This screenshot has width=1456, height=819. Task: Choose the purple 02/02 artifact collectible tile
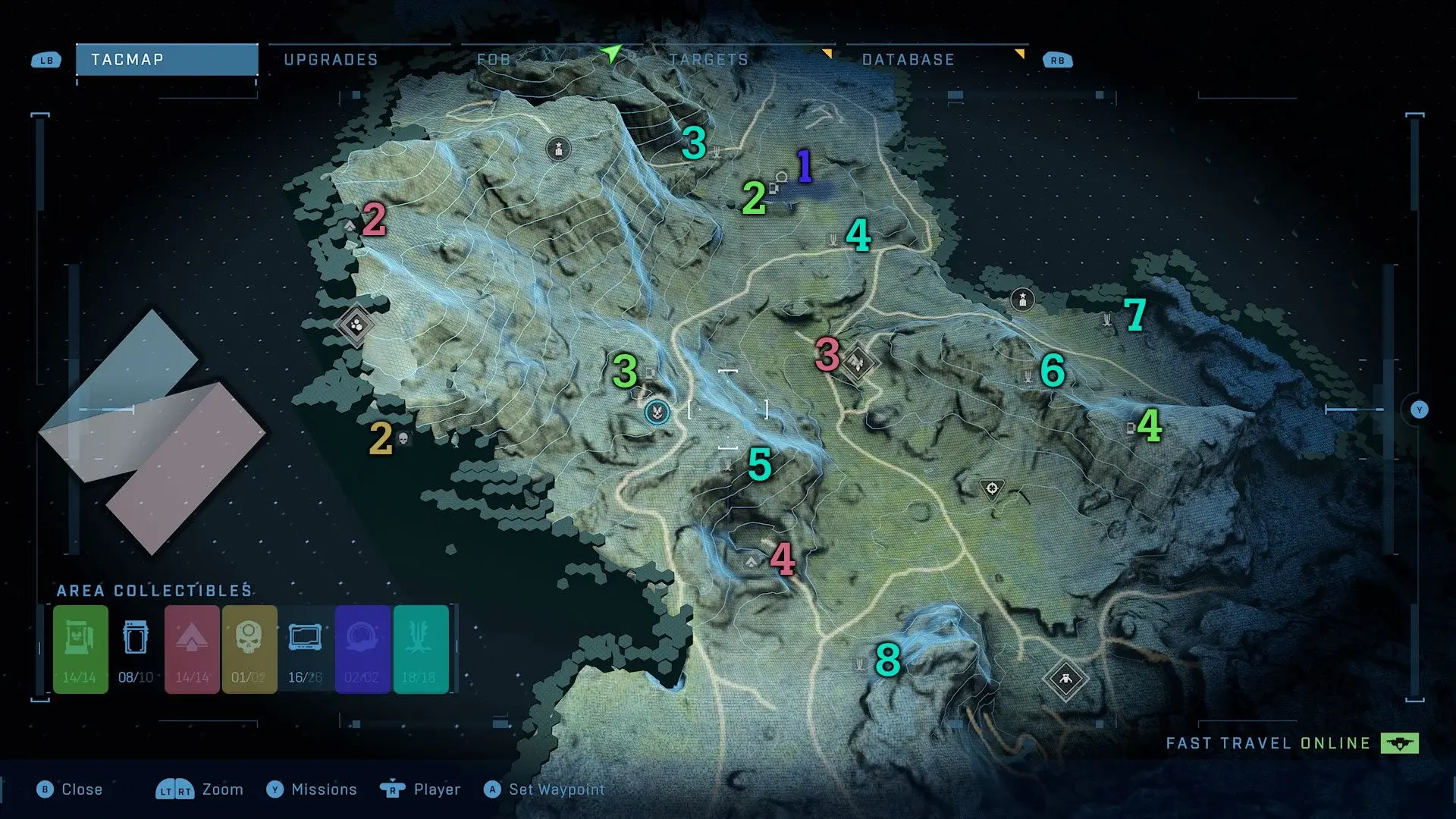coord(362,649)
